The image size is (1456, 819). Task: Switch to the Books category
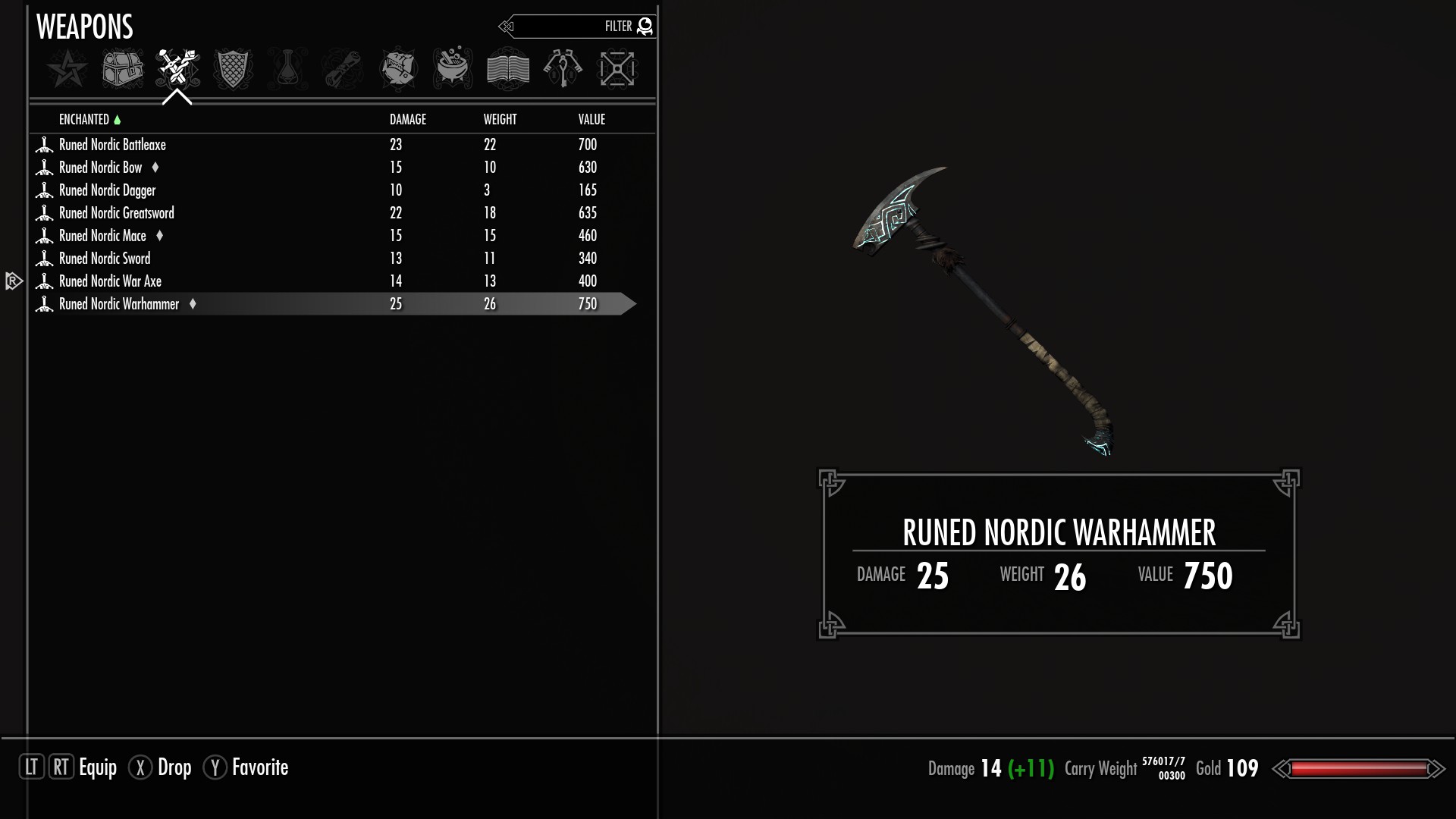coord(507,69)
